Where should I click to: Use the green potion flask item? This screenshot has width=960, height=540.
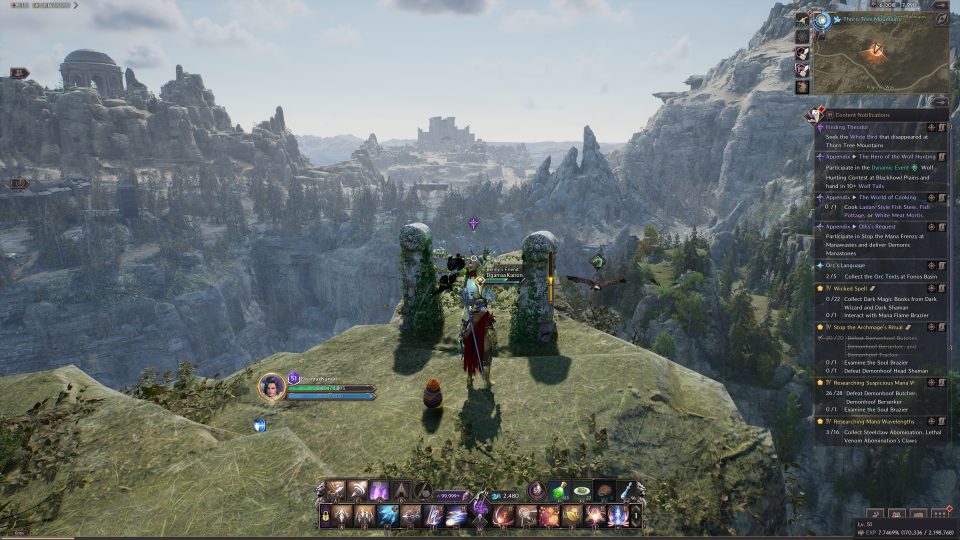click(x=558, y=491)
